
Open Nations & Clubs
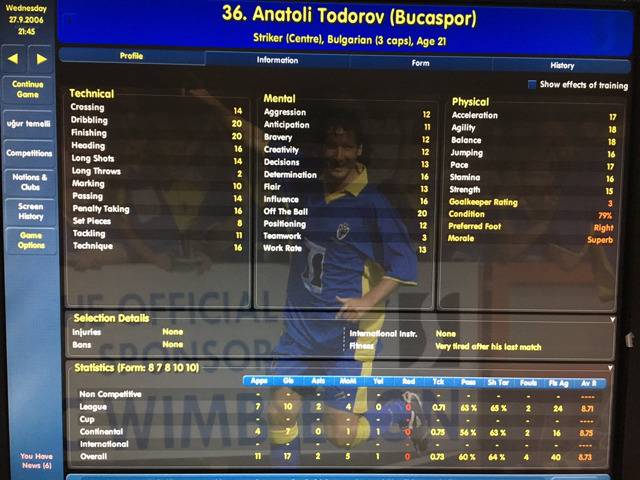point(28,182)
